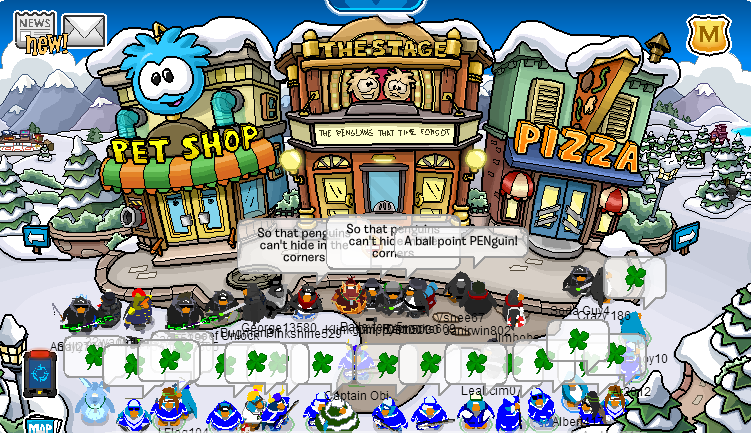Image resolution: width=752 pixels, height=433 pixels.
Task: Open the island map
Action: 39,425
